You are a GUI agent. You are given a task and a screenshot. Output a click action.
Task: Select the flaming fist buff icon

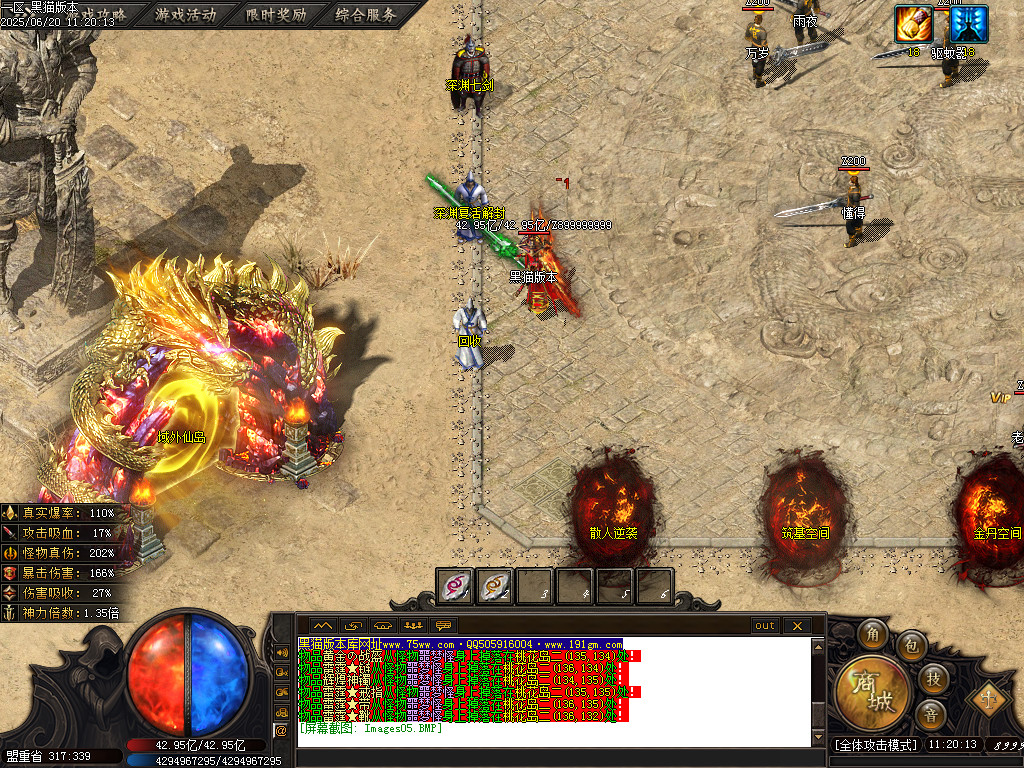913,24
